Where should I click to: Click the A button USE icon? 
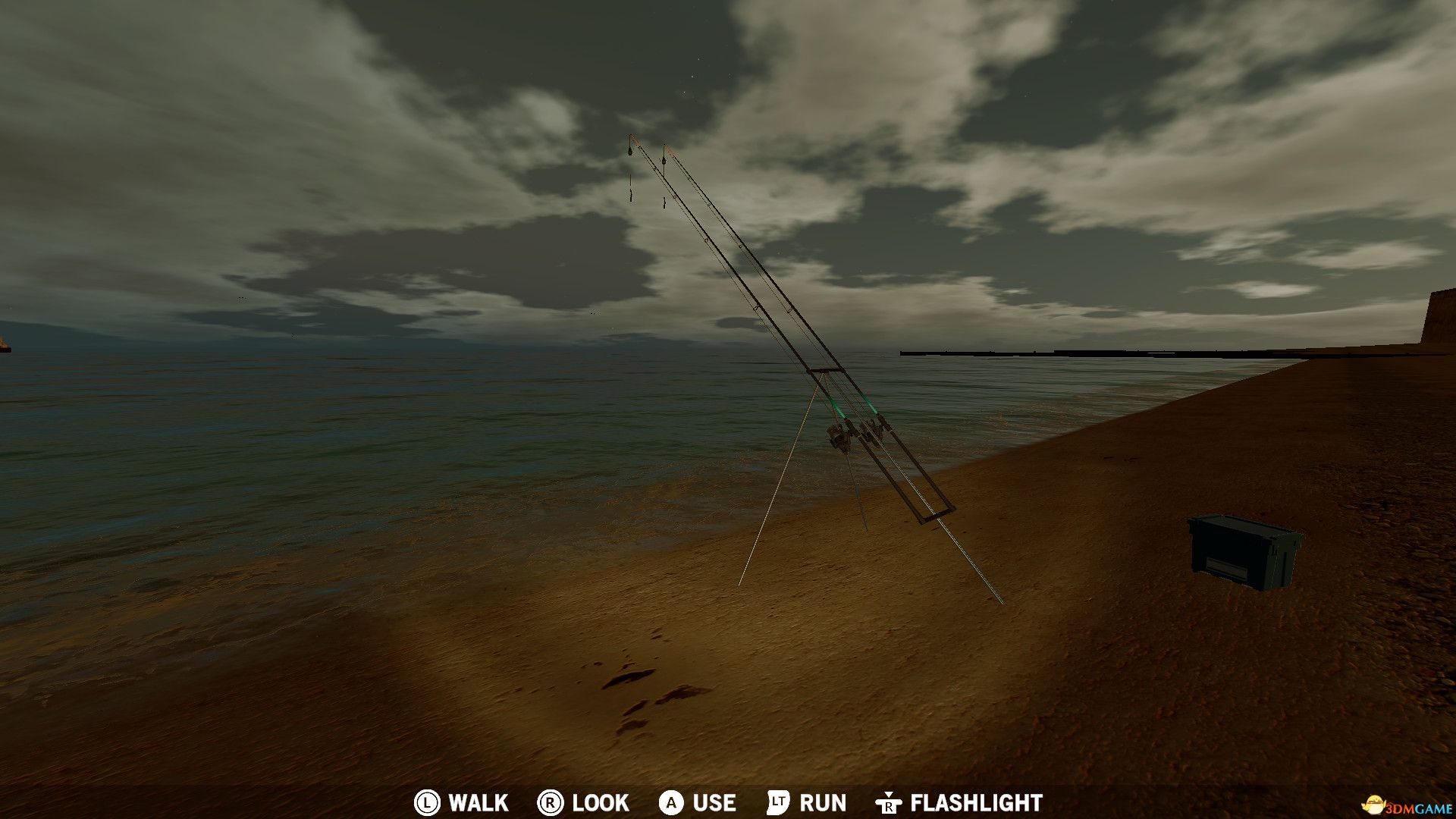tap(670, 803)
